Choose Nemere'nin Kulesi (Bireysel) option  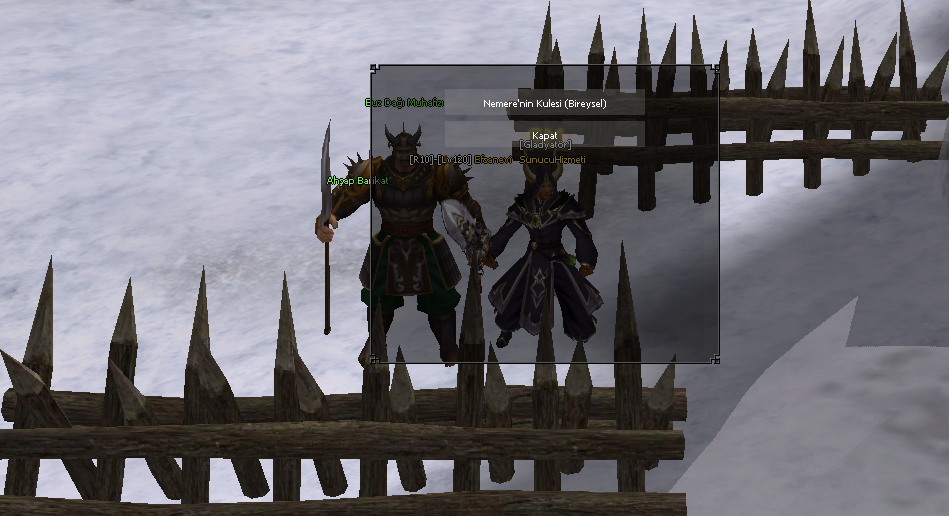tap(545, 103)
